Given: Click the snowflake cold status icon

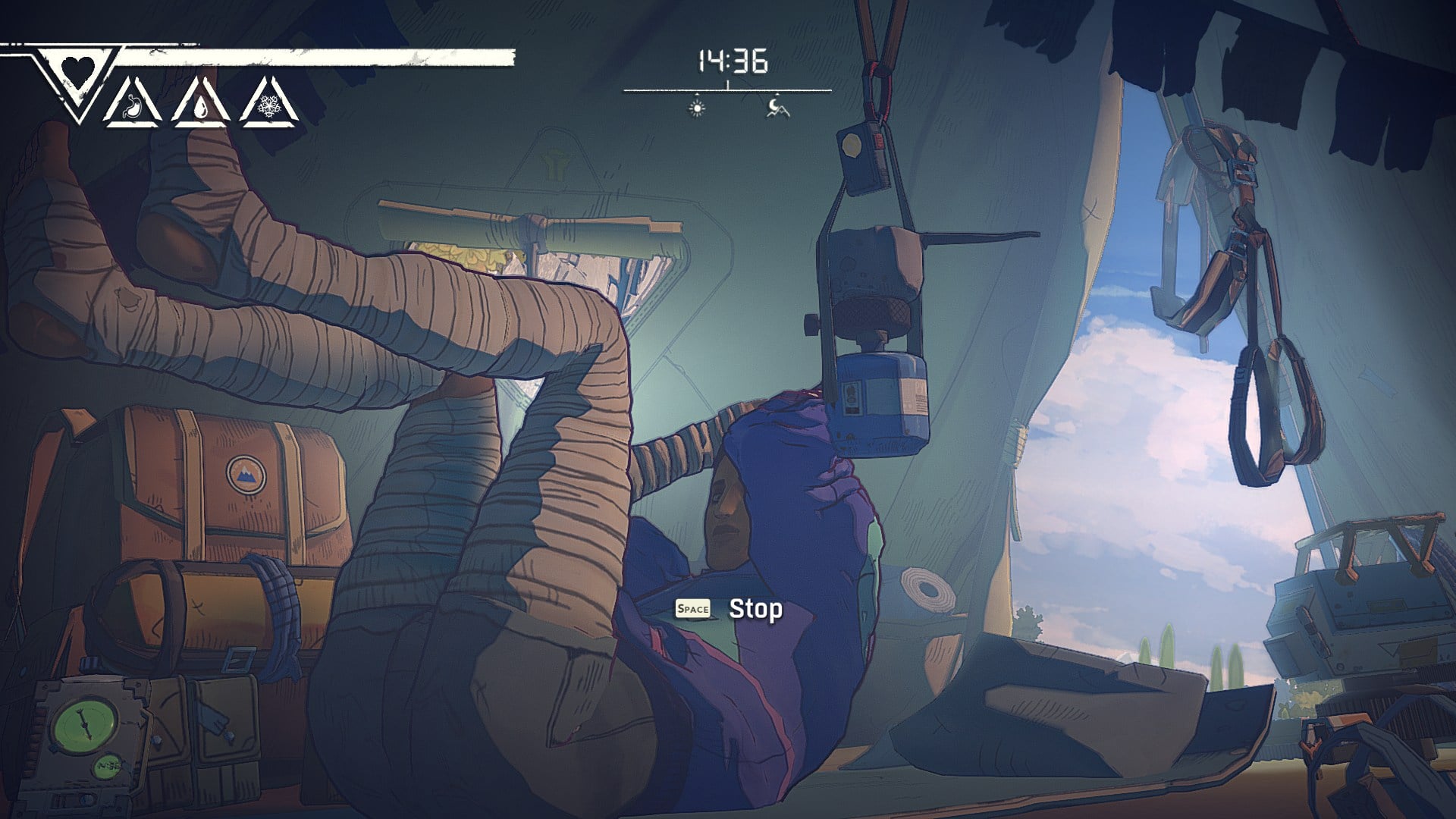Looking at the screenshot, I should [268, 107].
